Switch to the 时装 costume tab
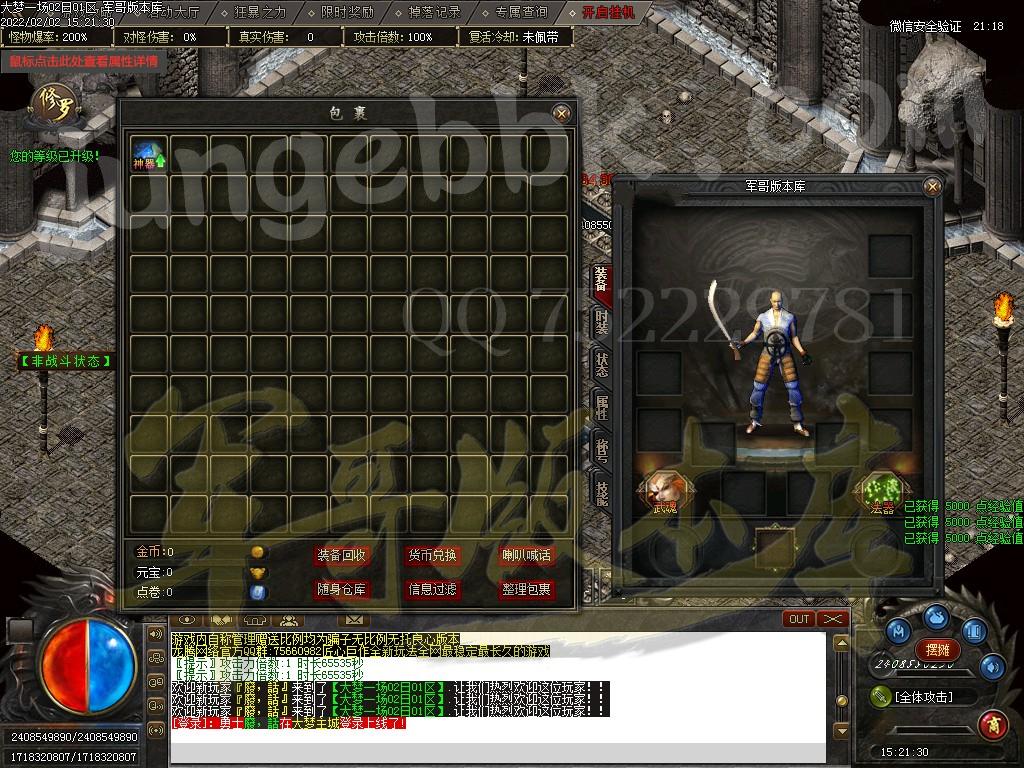Viewport: 1024px width, 768px height. [x=601, y=322]
